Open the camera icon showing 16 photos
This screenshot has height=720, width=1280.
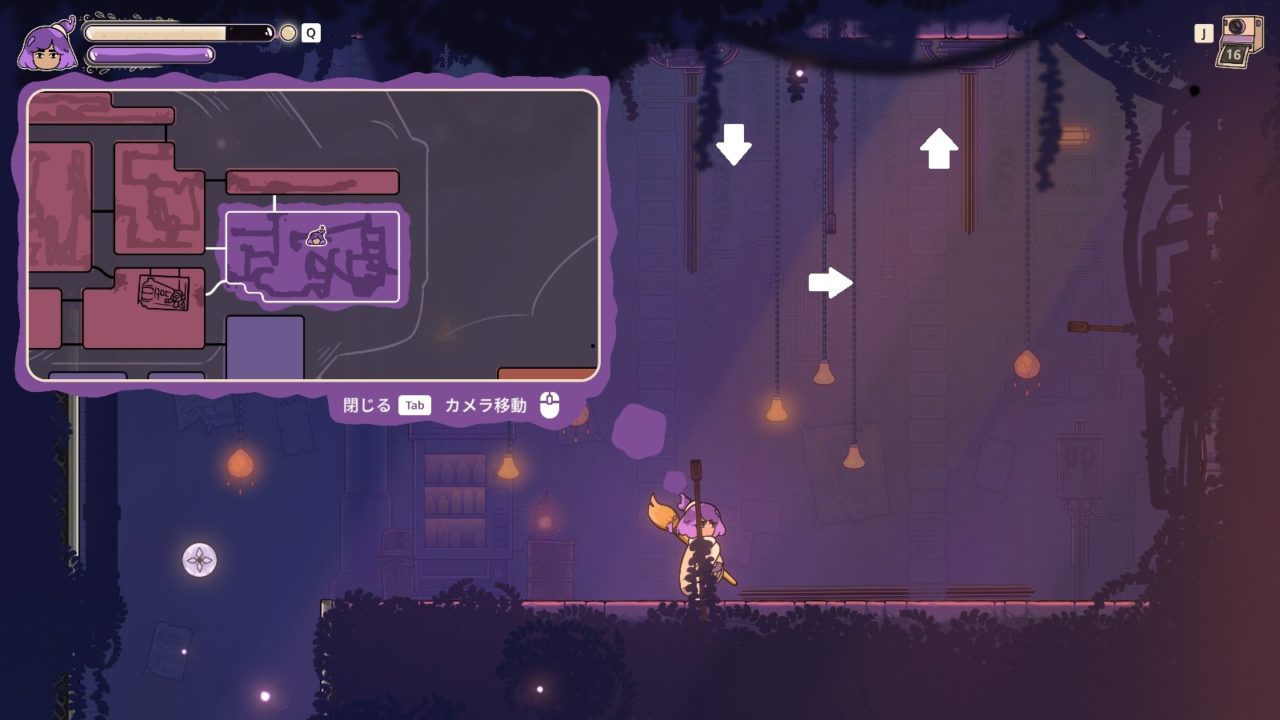click(x=1238, y=41)
